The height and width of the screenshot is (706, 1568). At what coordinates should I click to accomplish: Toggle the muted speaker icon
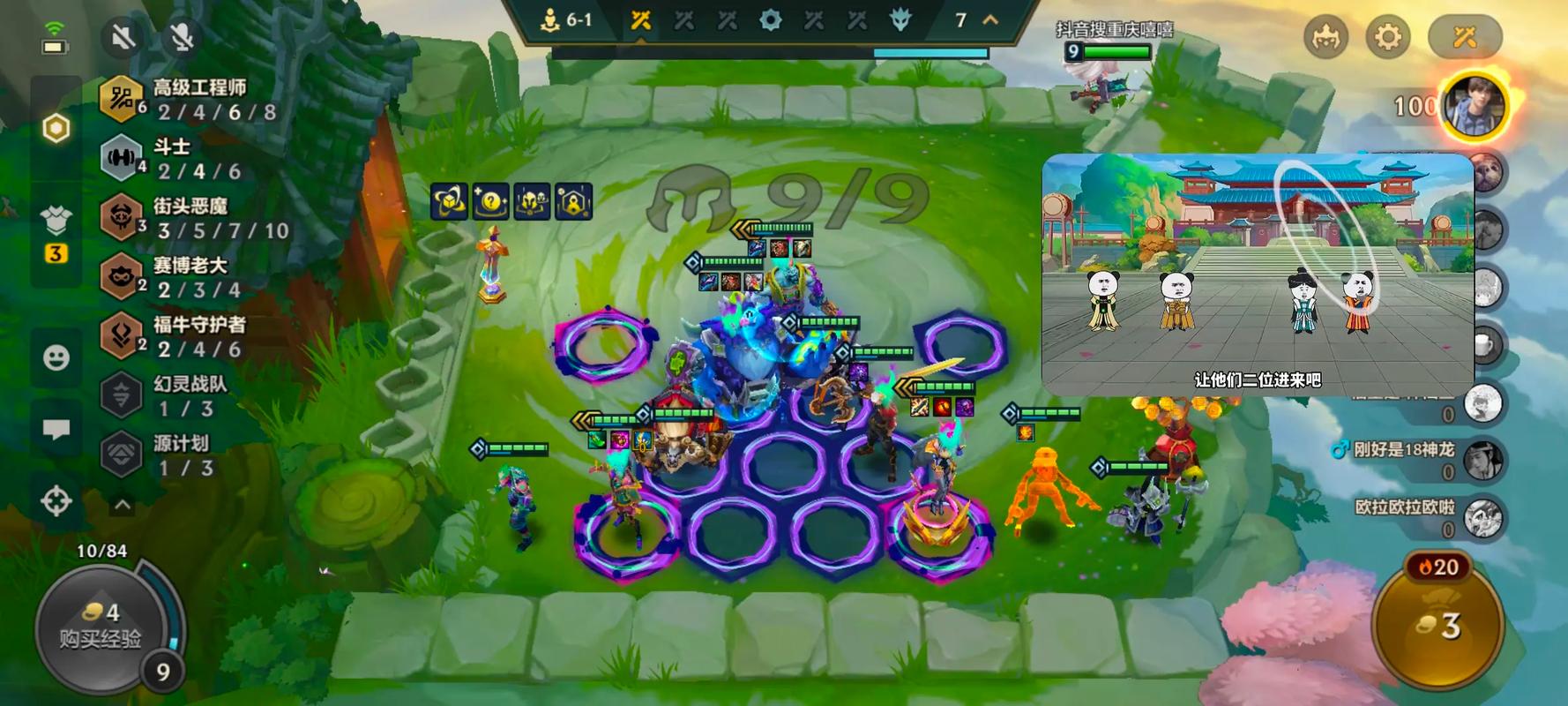123,36
